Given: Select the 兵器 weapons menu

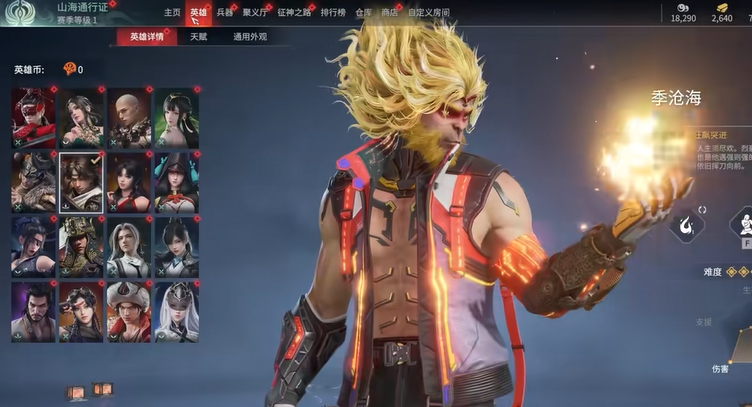Looking at the screenshot, I should point(224,12).
